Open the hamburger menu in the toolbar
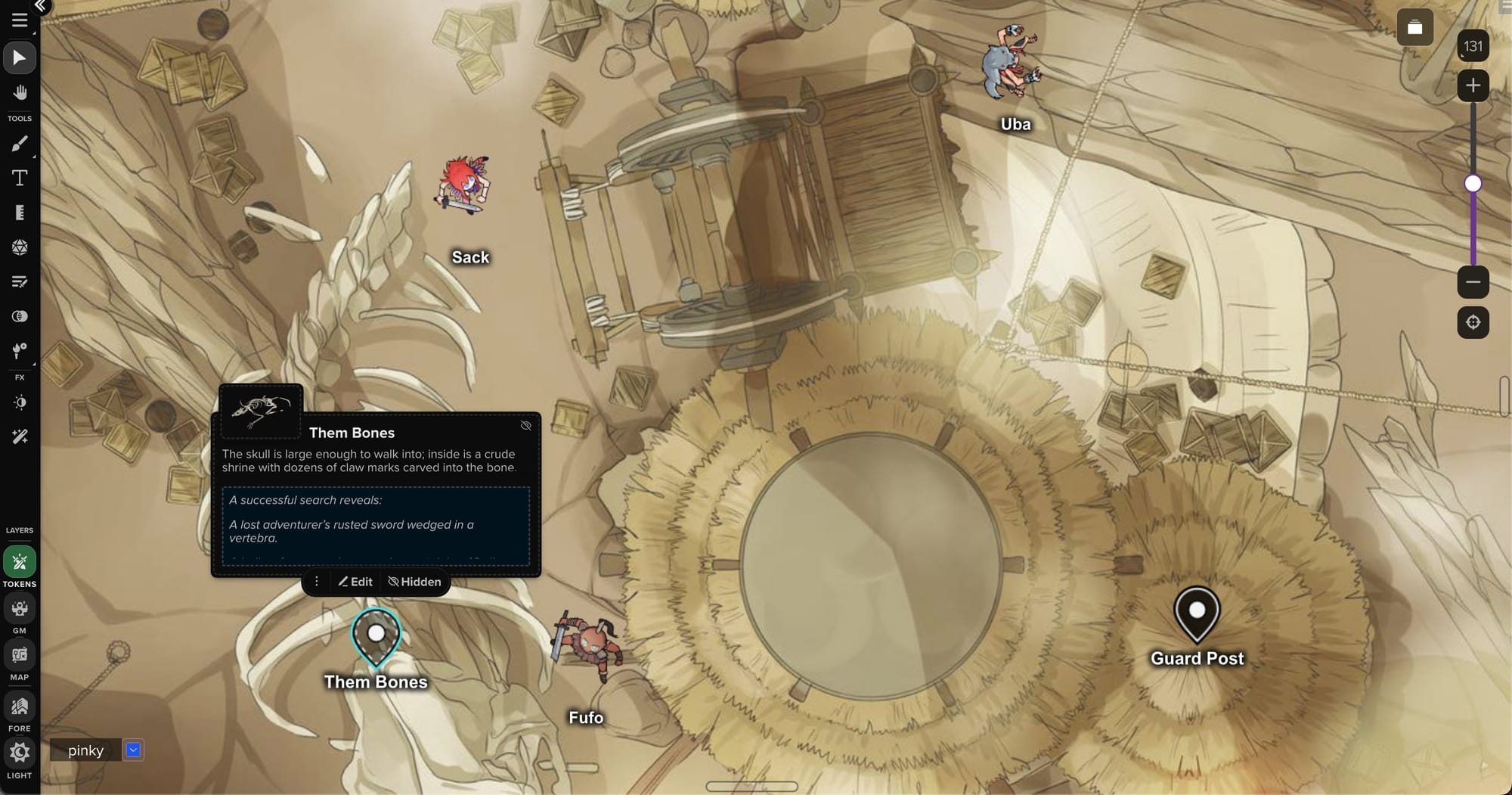 20,20
